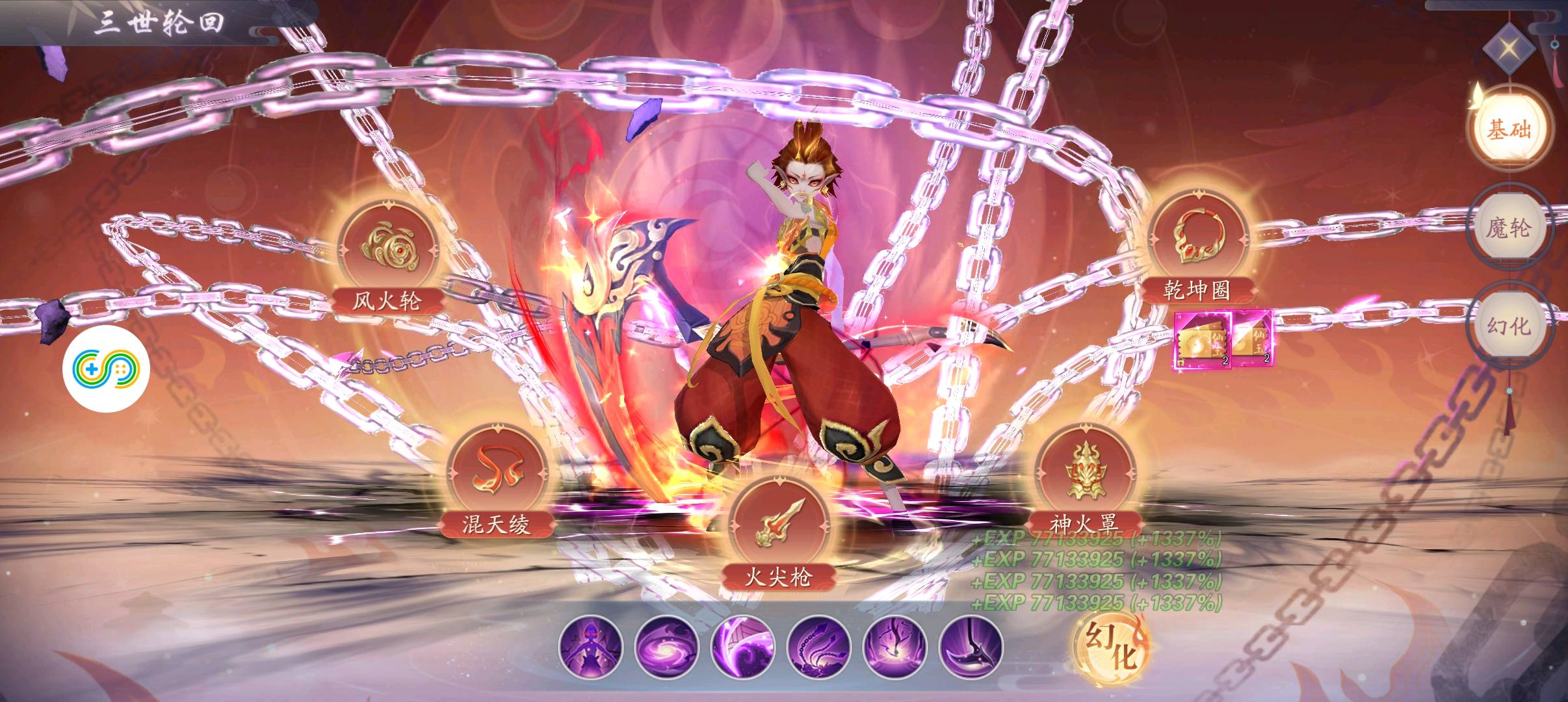
Task: Select the purple spiral vortex skill
Action: (x=666, y=647)
